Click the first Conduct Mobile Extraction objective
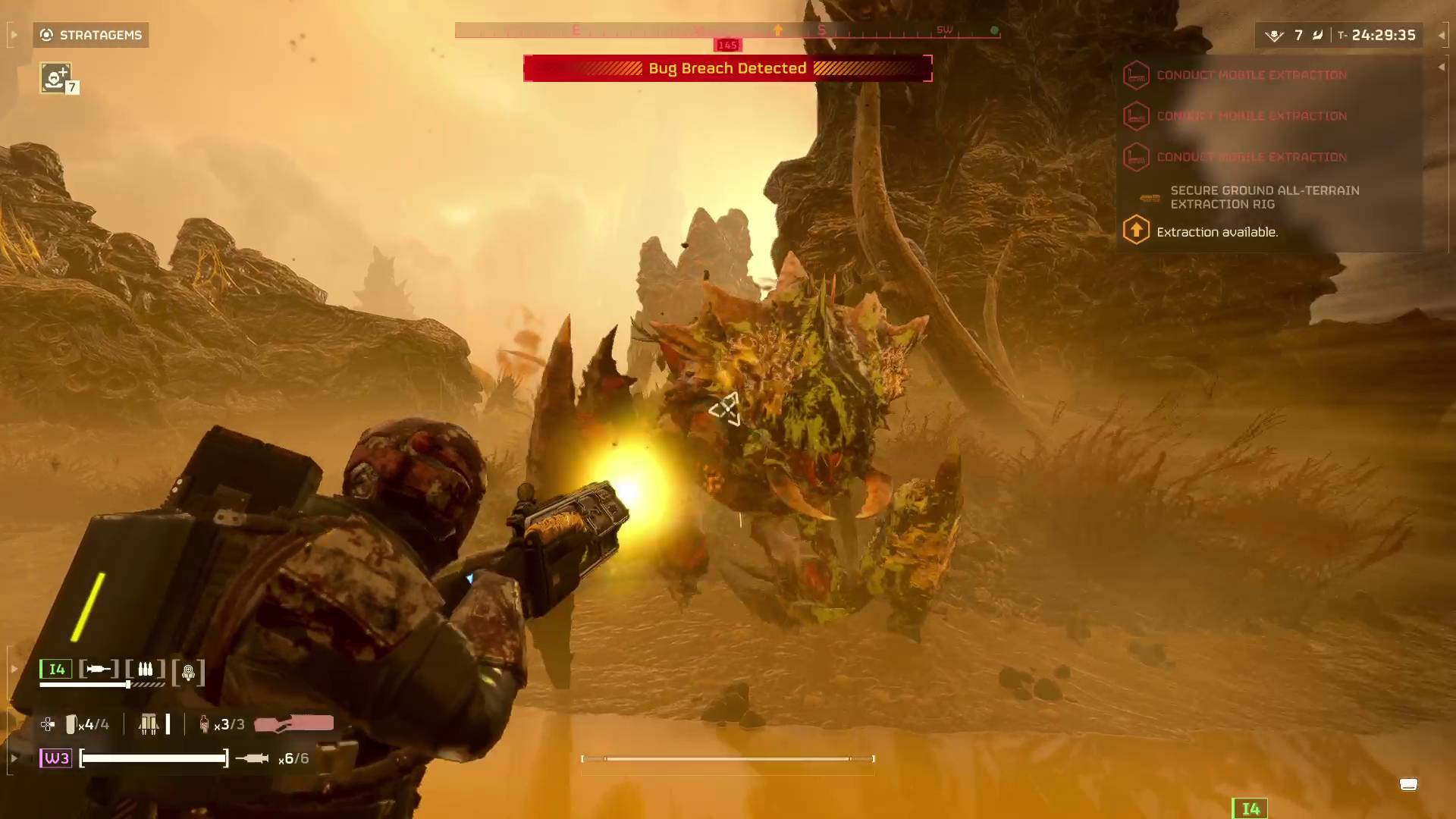The height and width of the screenshot is (819, 1456). point(1251,75)
